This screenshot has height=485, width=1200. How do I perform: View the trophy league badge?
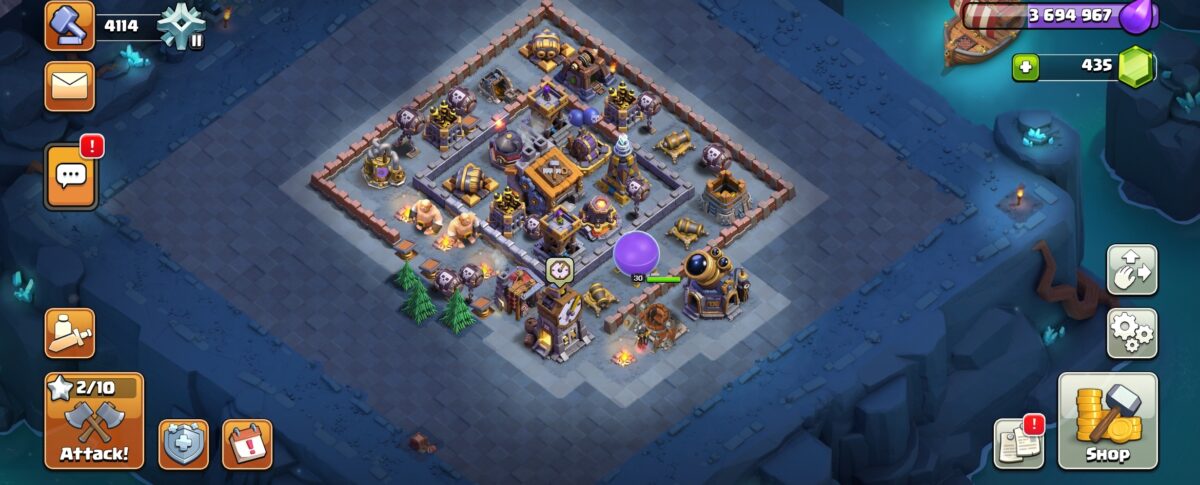pos(181,24)
